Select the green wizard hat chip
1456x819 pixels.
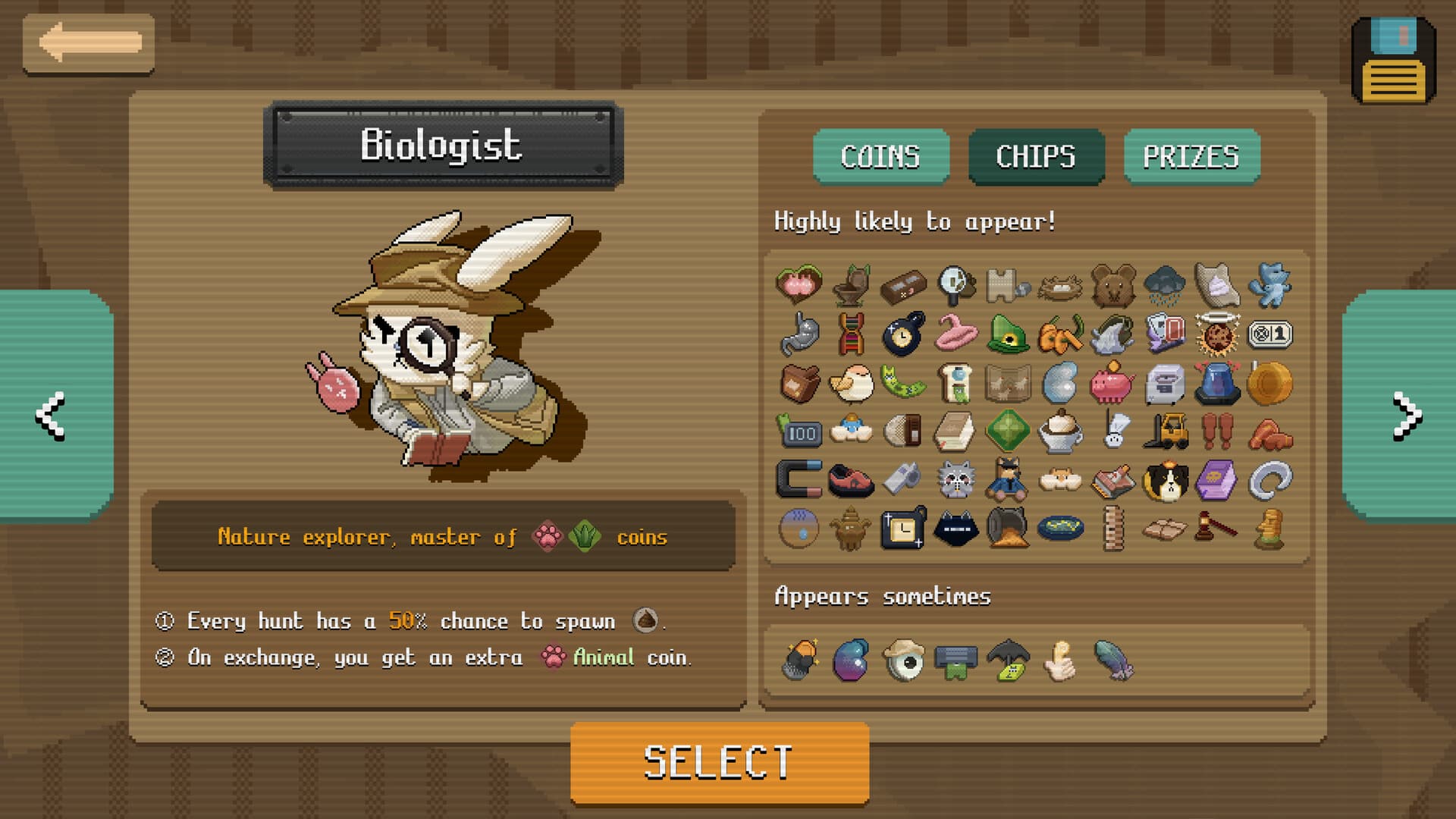pos(1009,334)
